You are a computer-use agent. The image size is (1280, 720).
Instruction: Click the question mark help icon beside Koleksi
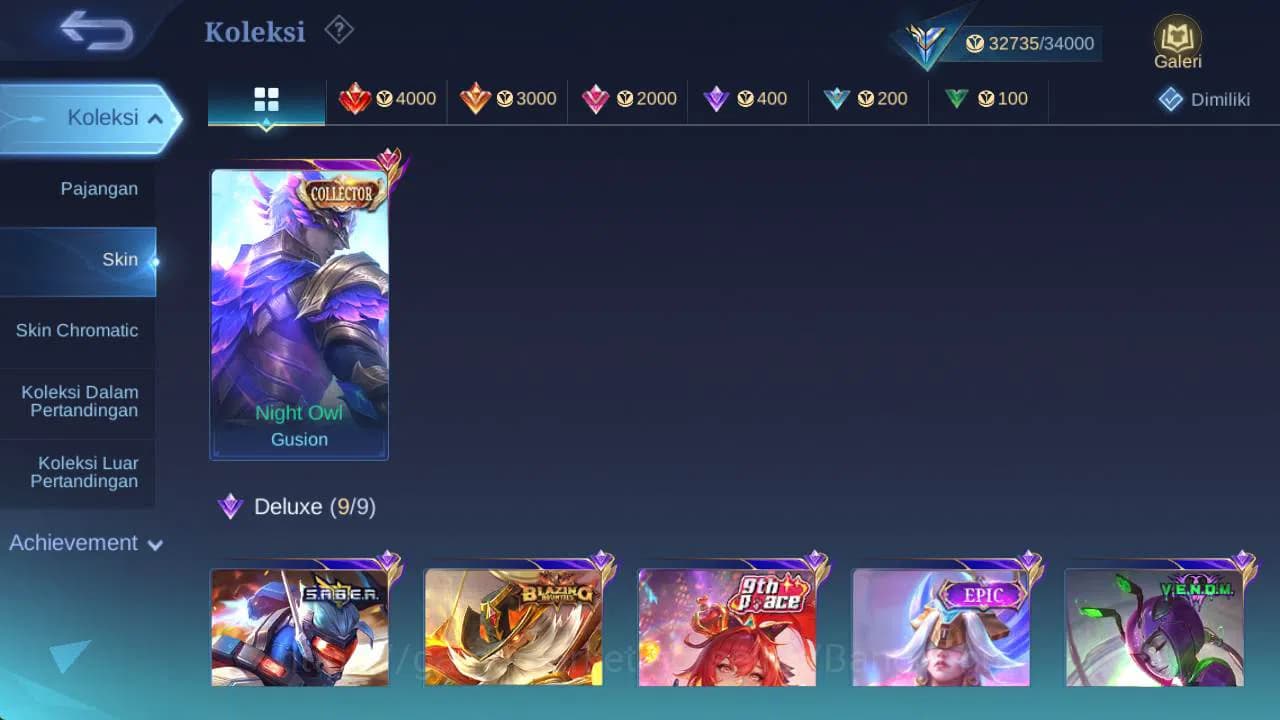(338, 31)
